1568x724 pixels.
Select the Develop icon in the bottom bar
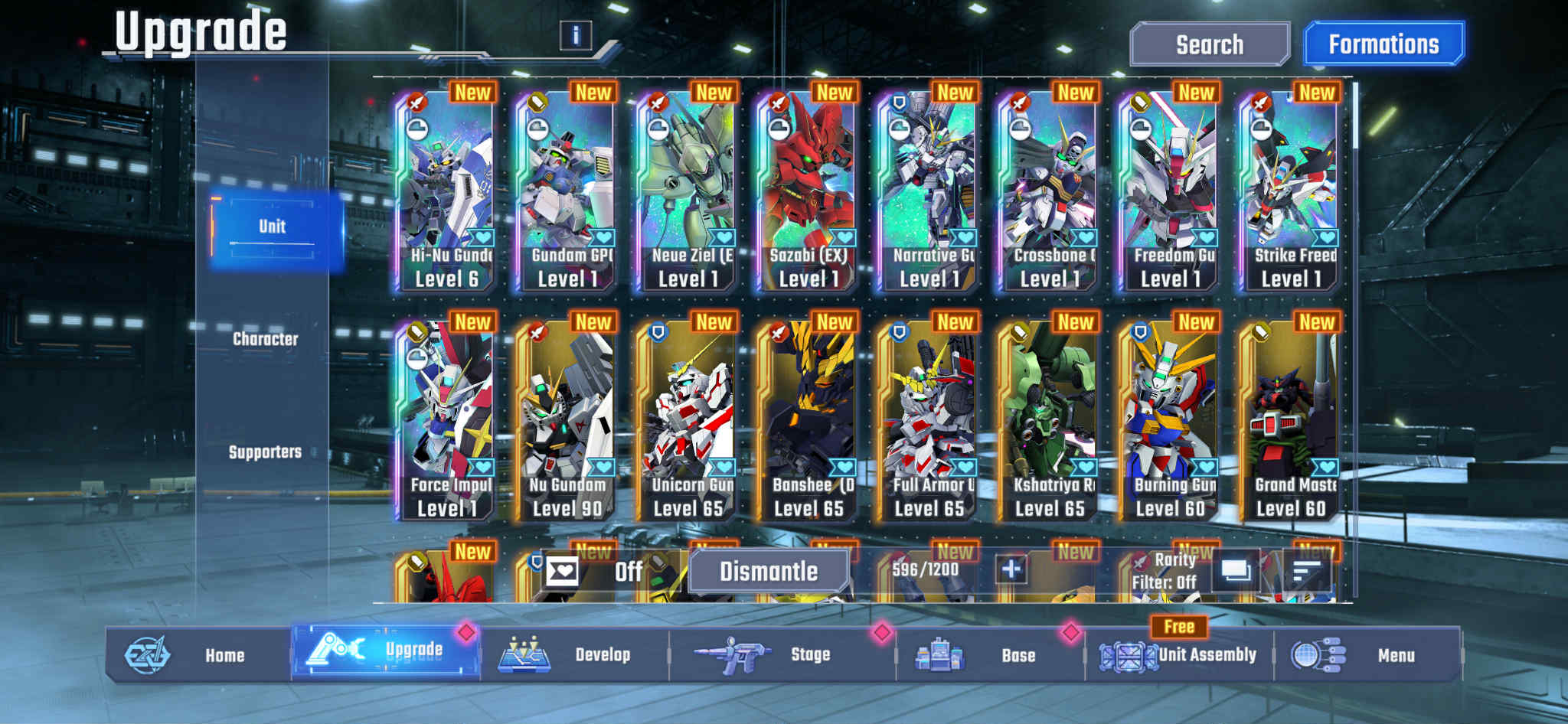524,655
